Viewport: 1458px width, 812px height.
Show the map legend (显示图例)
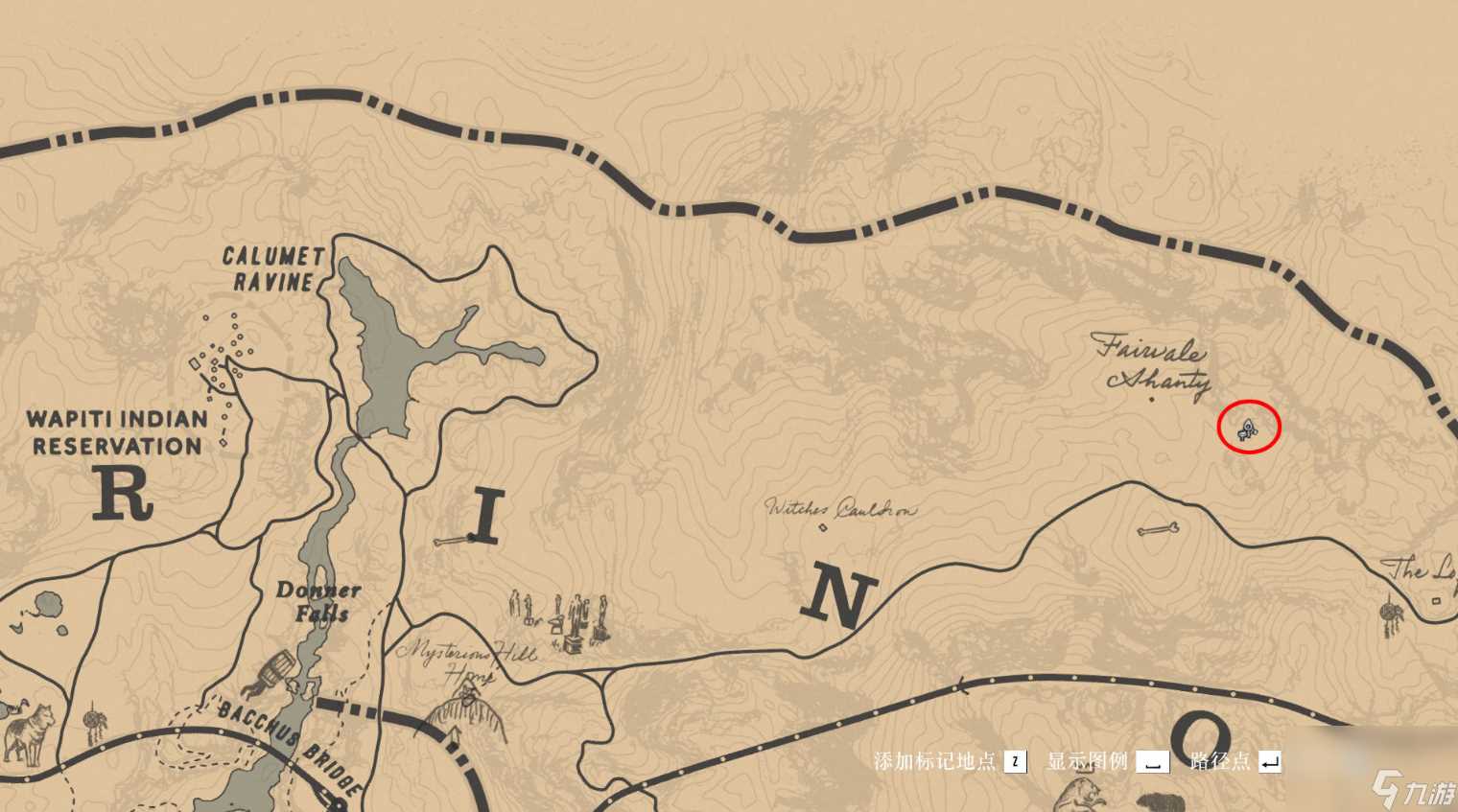pyautogui.click(x=1107, y=762)
